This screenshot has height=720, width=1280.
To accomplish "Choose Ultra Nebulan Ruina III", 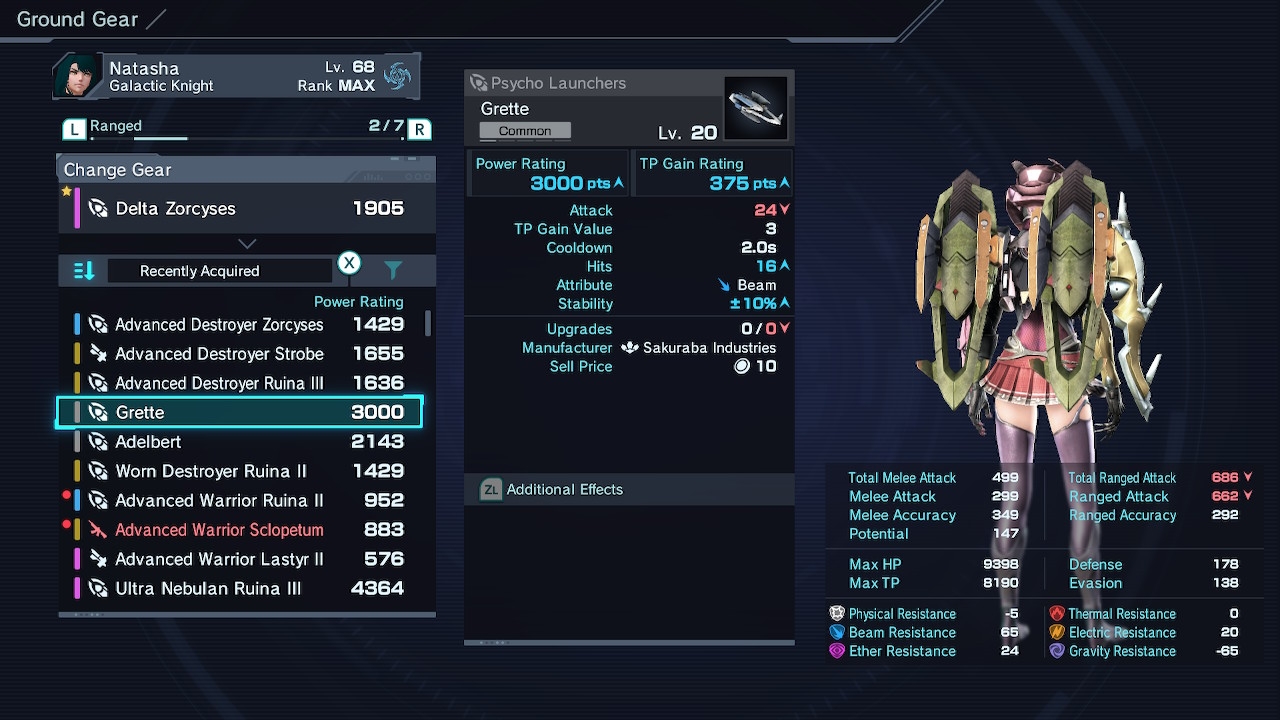I will tap(240, 589).
